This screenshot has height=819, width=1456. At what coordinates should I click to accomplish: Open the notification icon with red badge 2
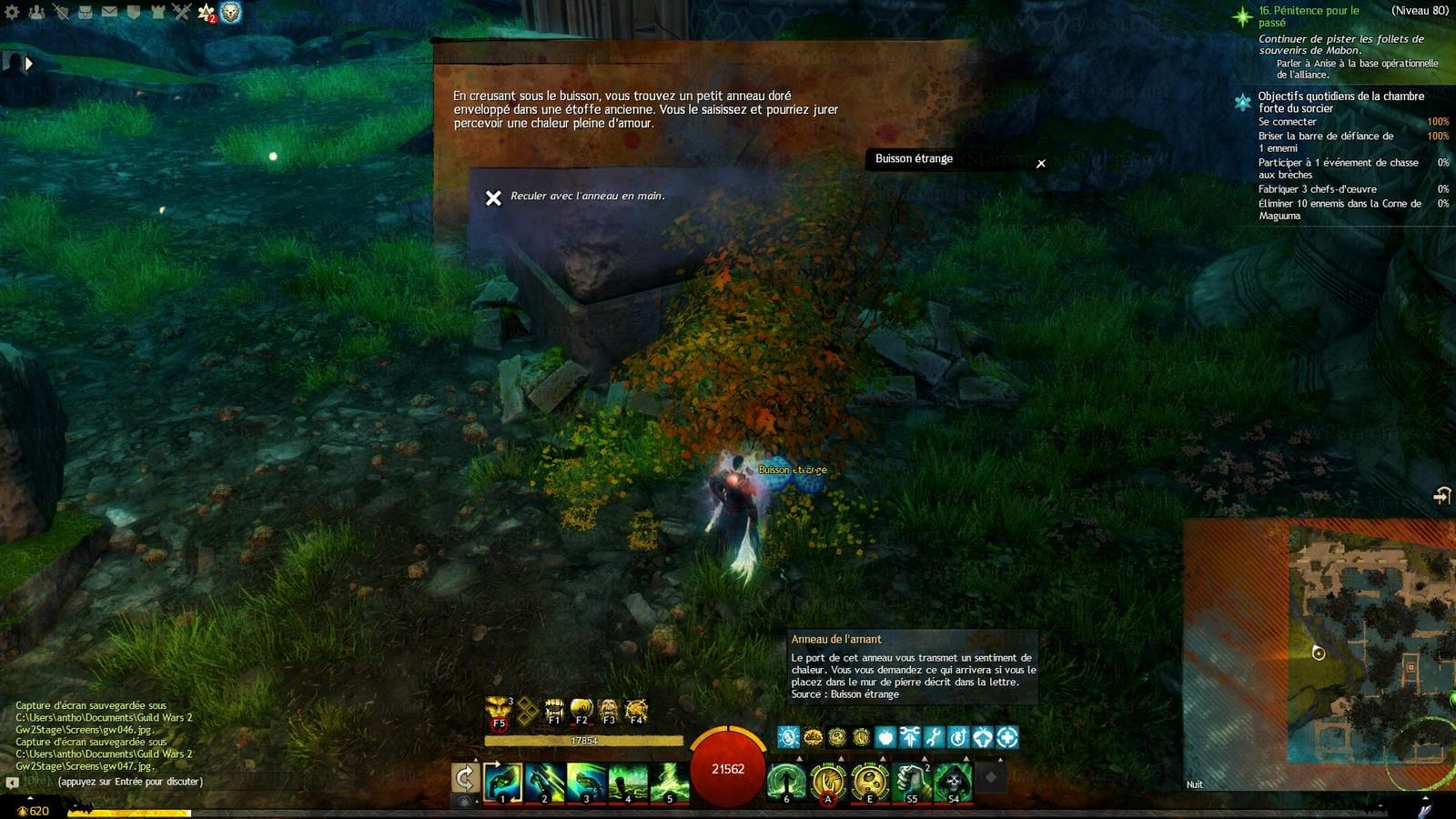pos(207,13)
